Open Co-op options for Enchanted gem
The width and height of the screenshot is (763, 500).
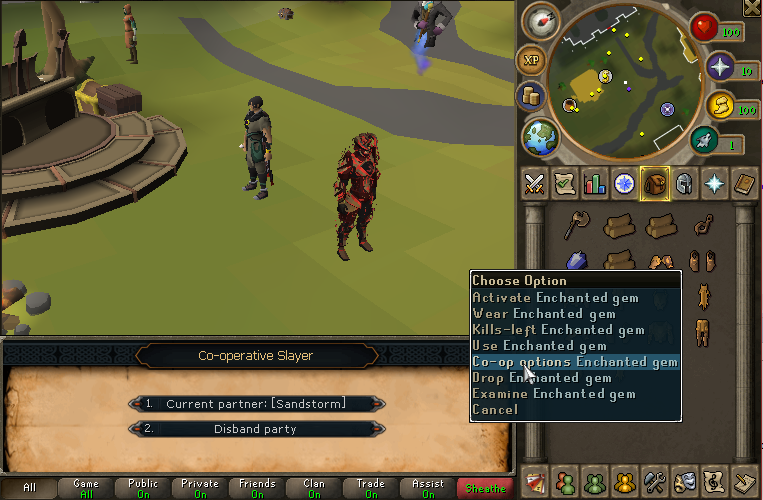click(574, 361)
